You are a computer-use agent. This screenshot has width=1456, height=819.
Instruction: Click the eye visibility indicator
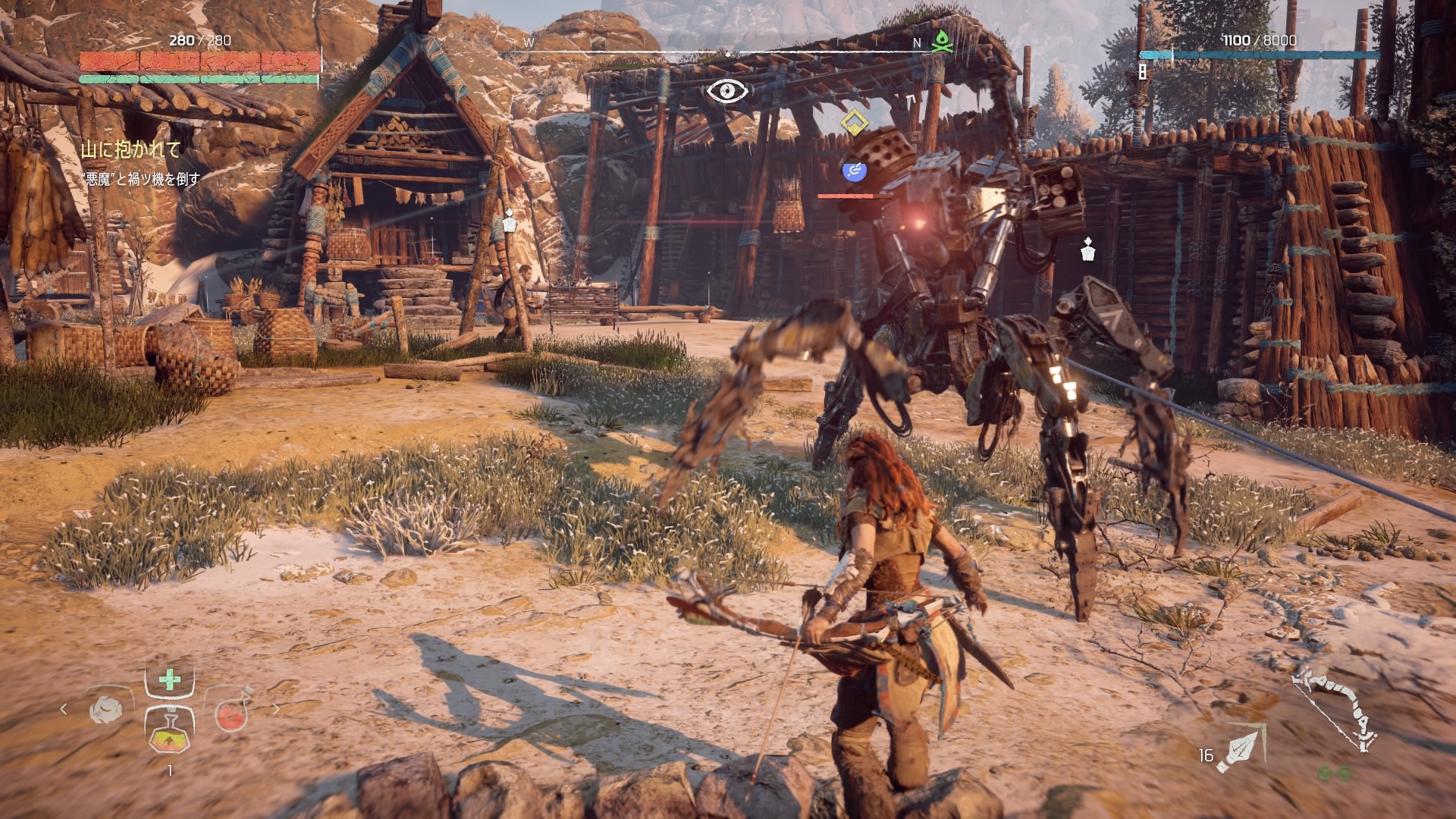point(727,91)
